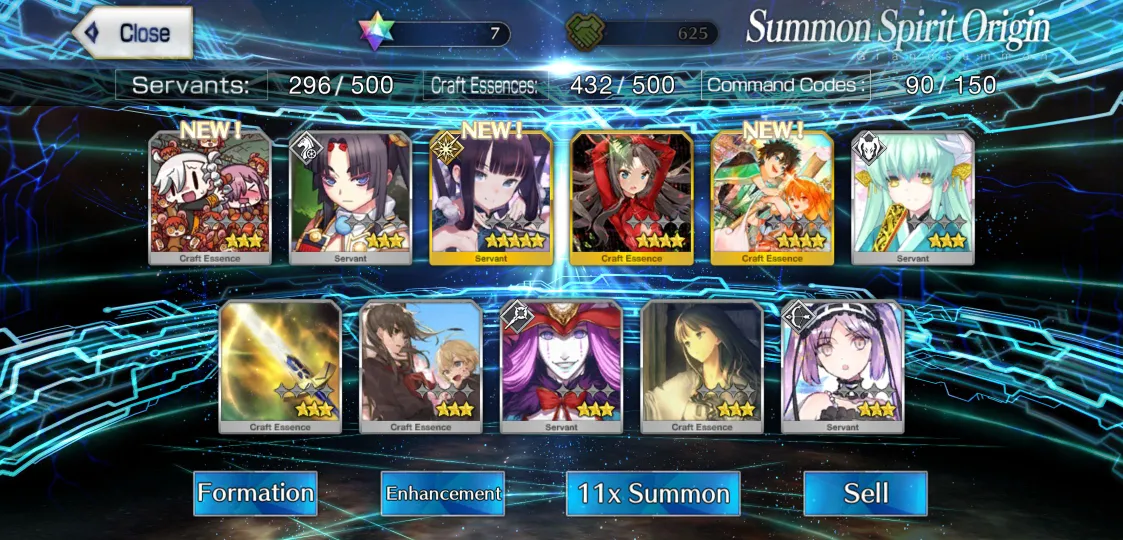This screenshot has width=1123, height=540.
Task: Select the five-star dark-haired Servant card
Action: pos(491,197)
